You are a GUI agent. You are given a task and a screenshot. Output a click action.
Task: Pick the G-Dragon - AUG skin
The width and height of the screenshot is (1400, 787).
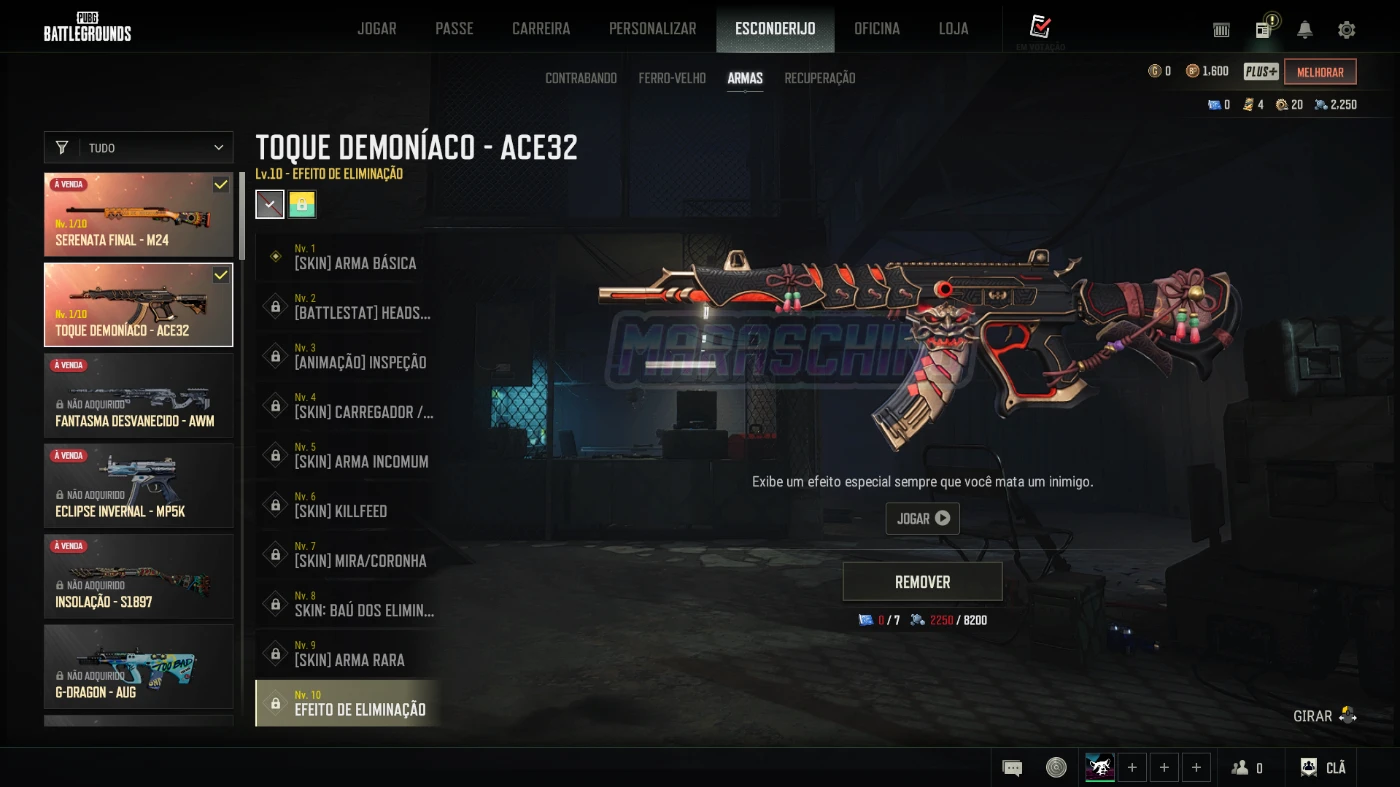point(139,666)
